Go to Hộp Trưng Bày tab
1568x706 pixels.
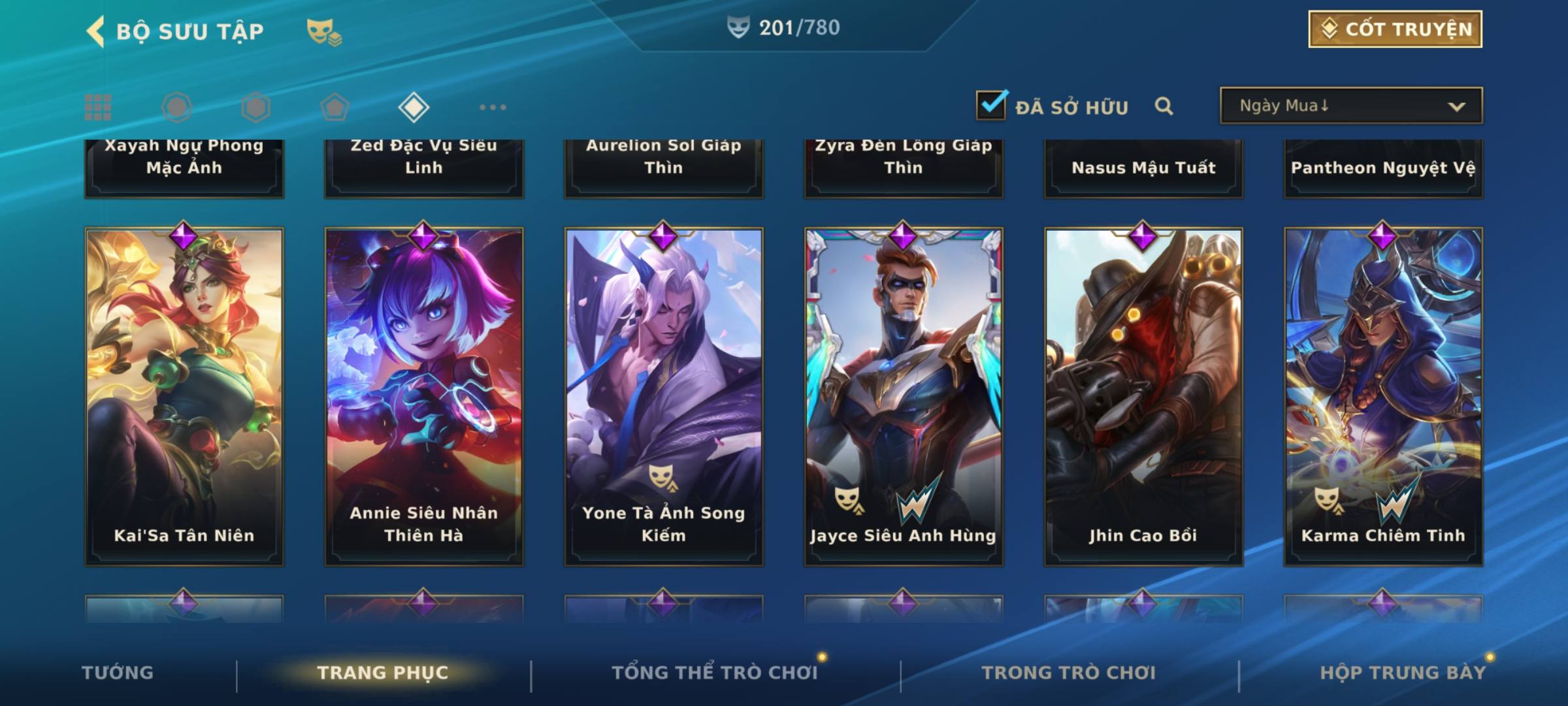pos(1403,673)
